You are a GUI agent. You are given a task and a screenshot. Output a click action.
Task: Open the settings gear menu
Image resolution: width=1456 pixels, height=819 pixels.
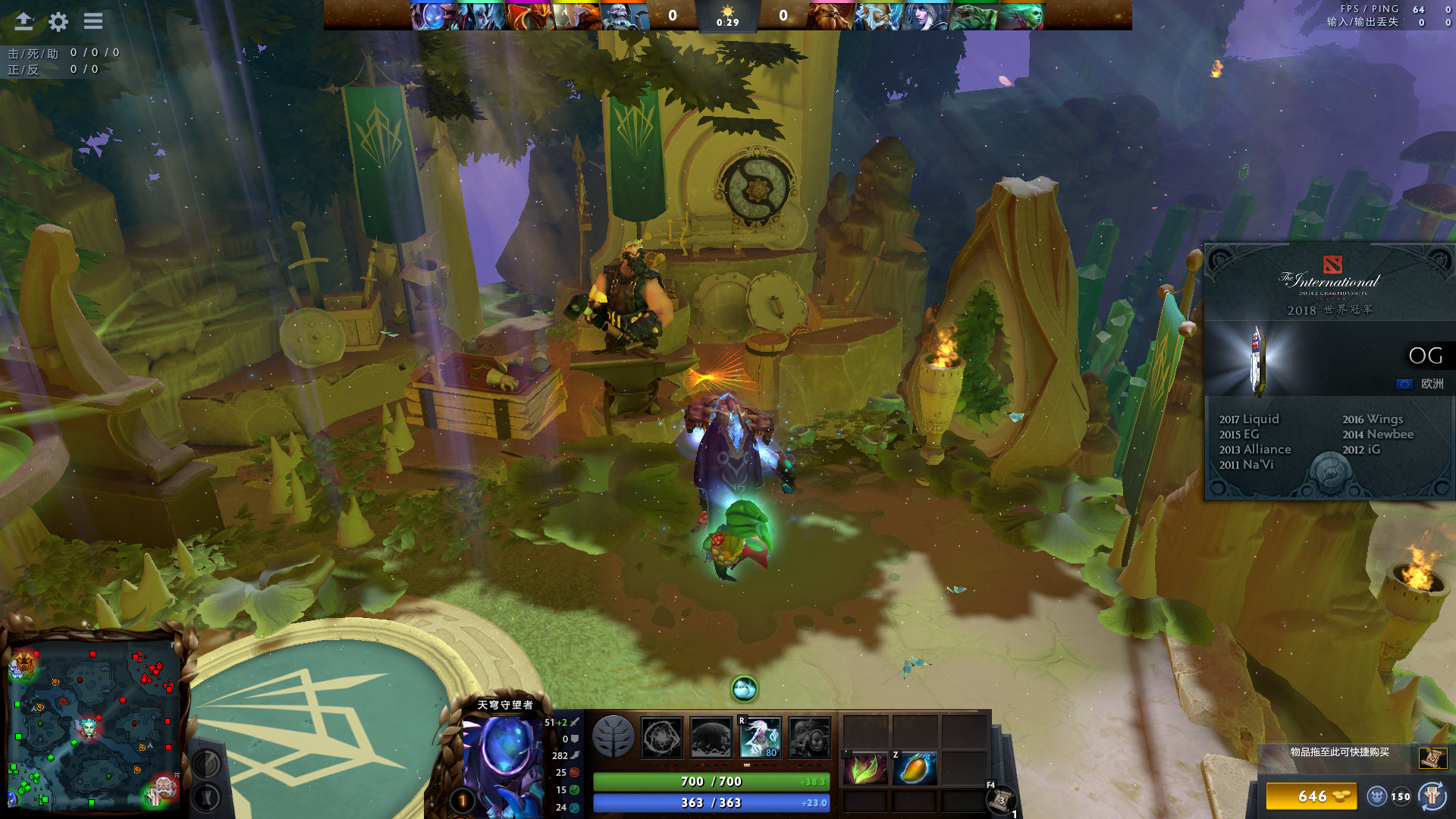58,21
